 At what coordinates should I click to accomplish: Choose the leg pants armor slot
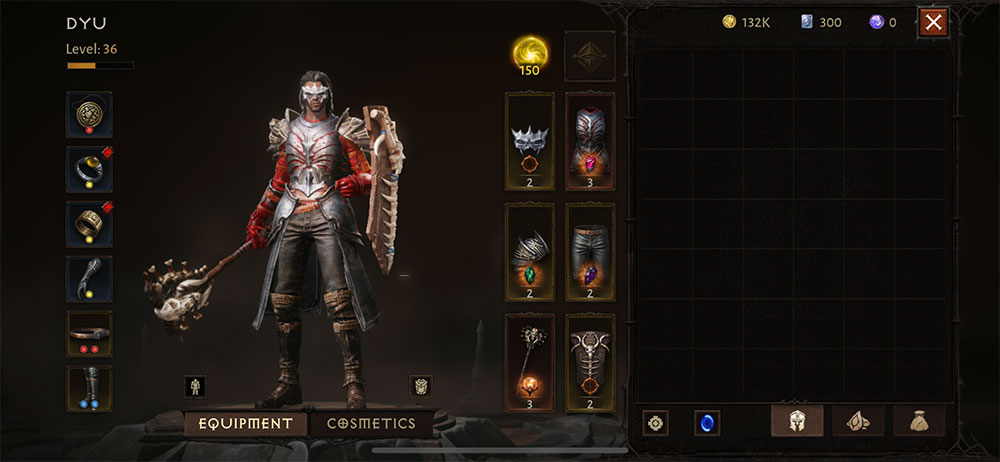590,251
